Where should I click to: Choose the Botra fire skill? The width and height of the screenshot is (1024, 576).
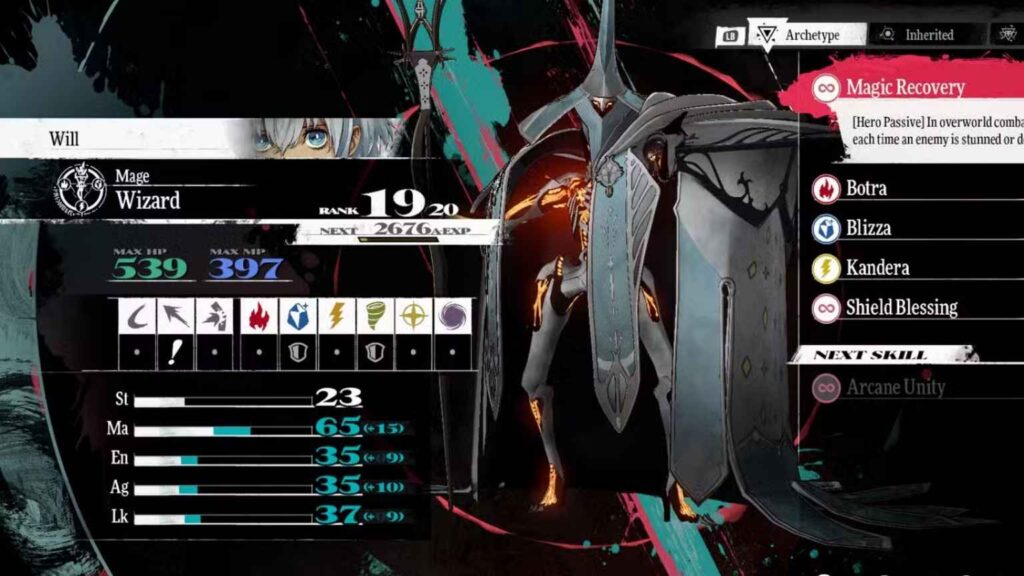(866, 188)
